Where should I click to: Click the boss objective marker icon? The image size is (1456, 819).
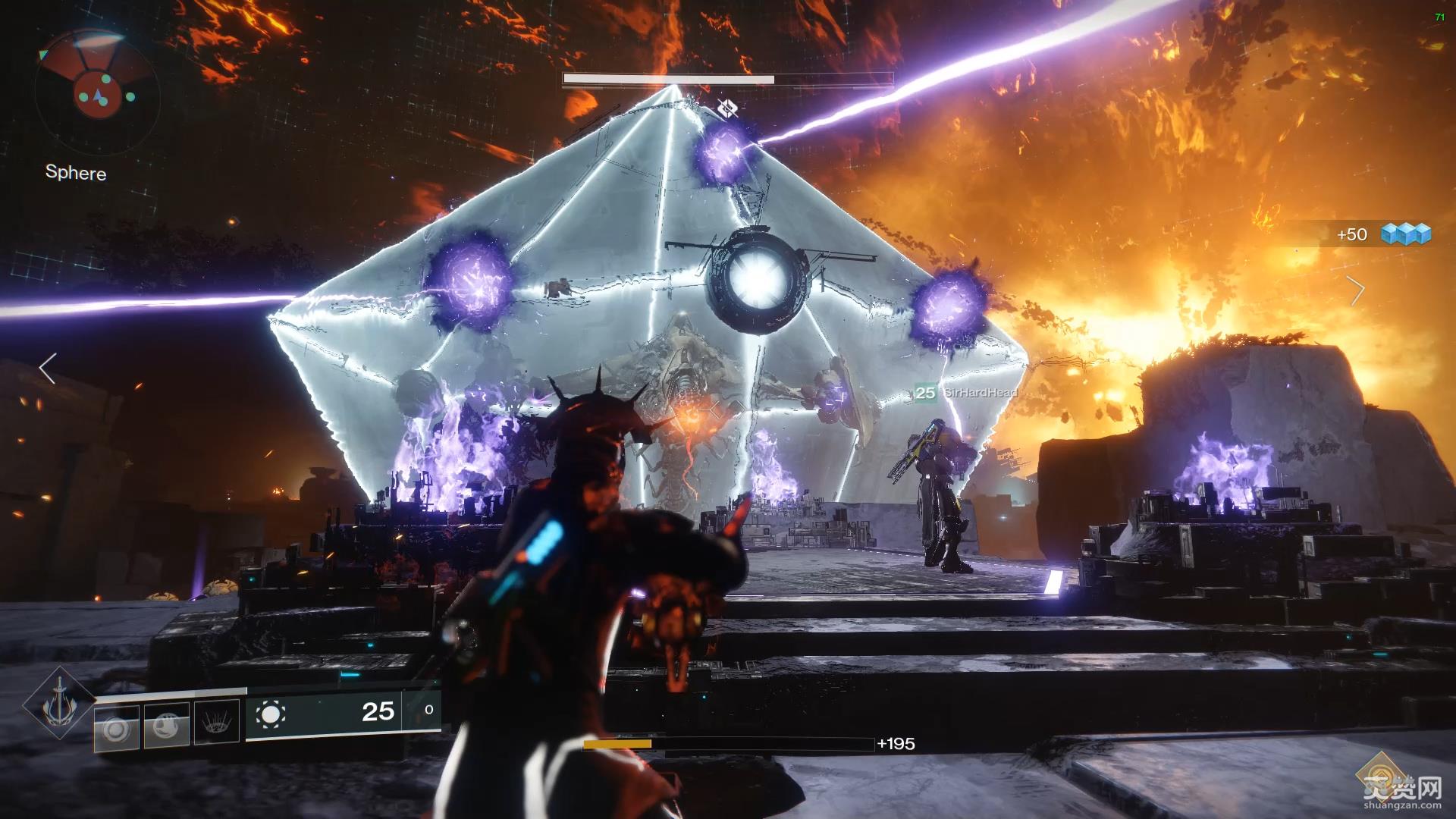(x=726, y=108)
